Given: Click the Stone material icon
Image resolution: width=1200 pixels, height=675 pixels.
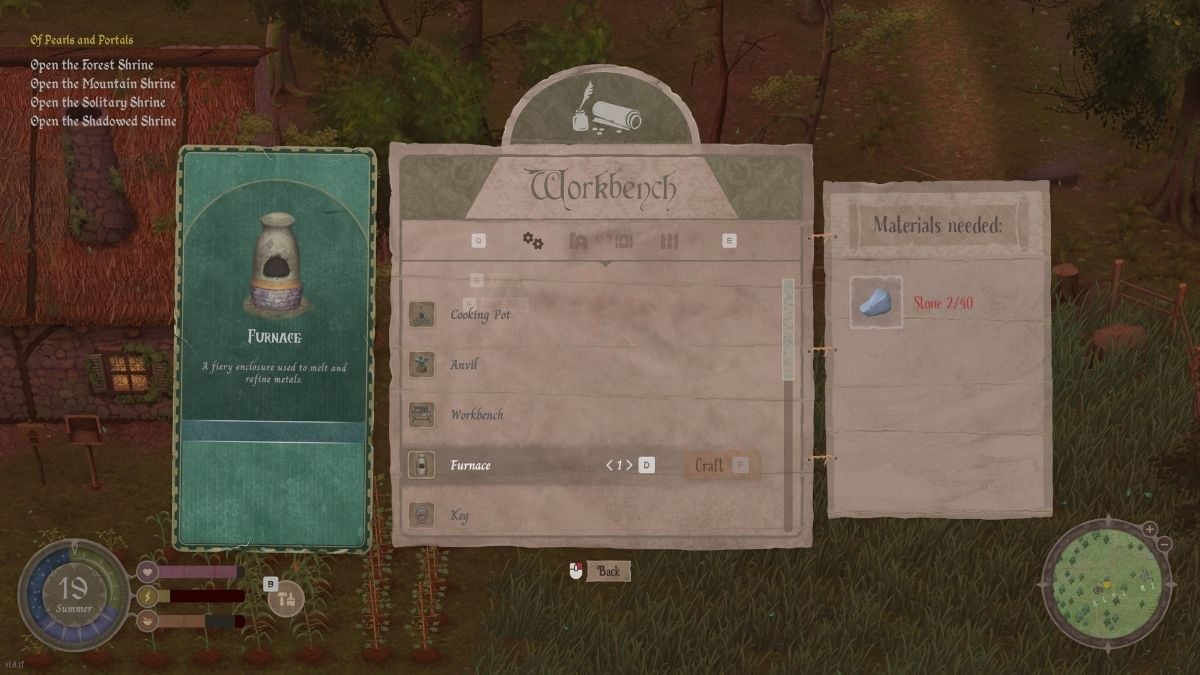Looking at the screenshot, I should pos(876,301).
